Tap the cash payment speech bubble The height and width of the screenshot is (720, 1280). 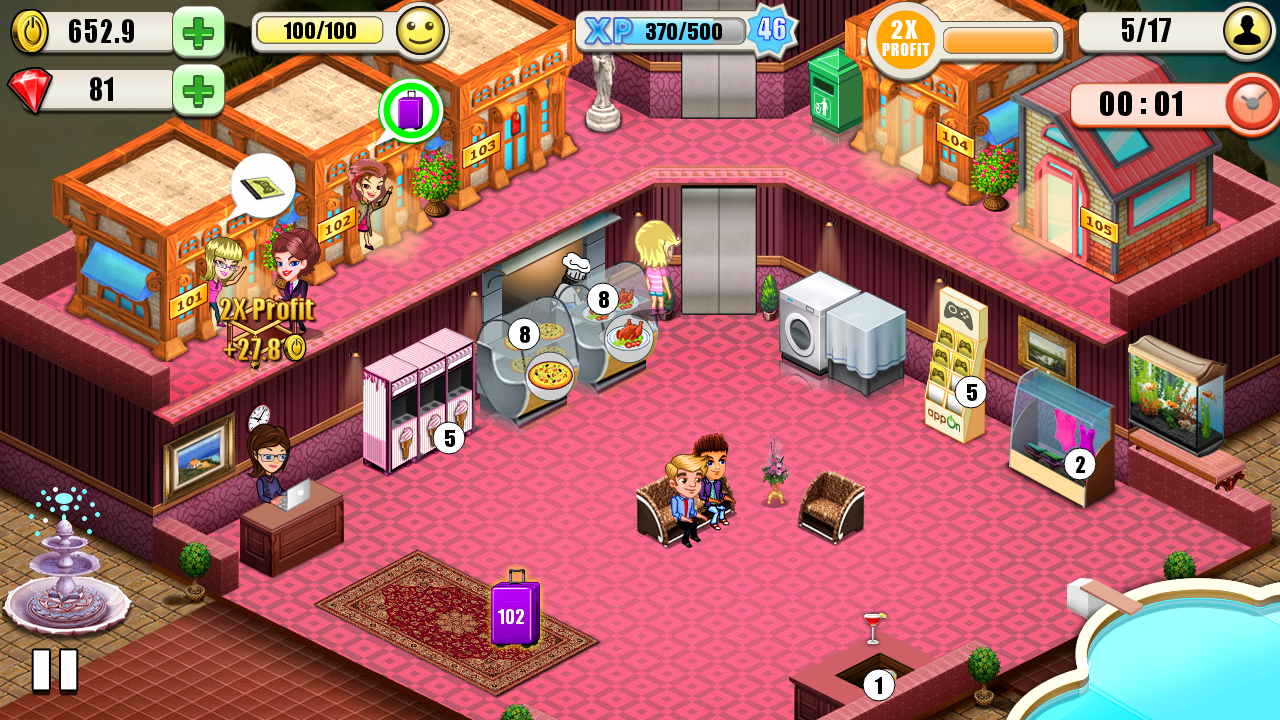(x=263, y=186)
